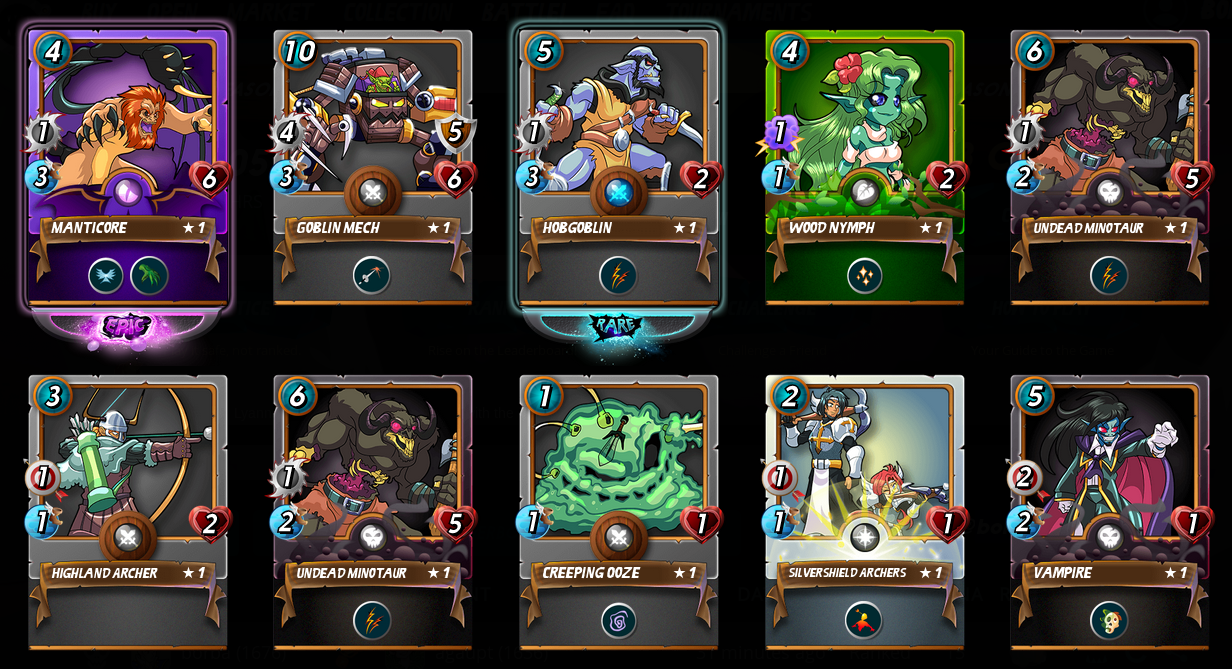Inspect the Wood Nymph sparkle ability icon
This screenshot has width=1232, height=669.
(864, 275)
